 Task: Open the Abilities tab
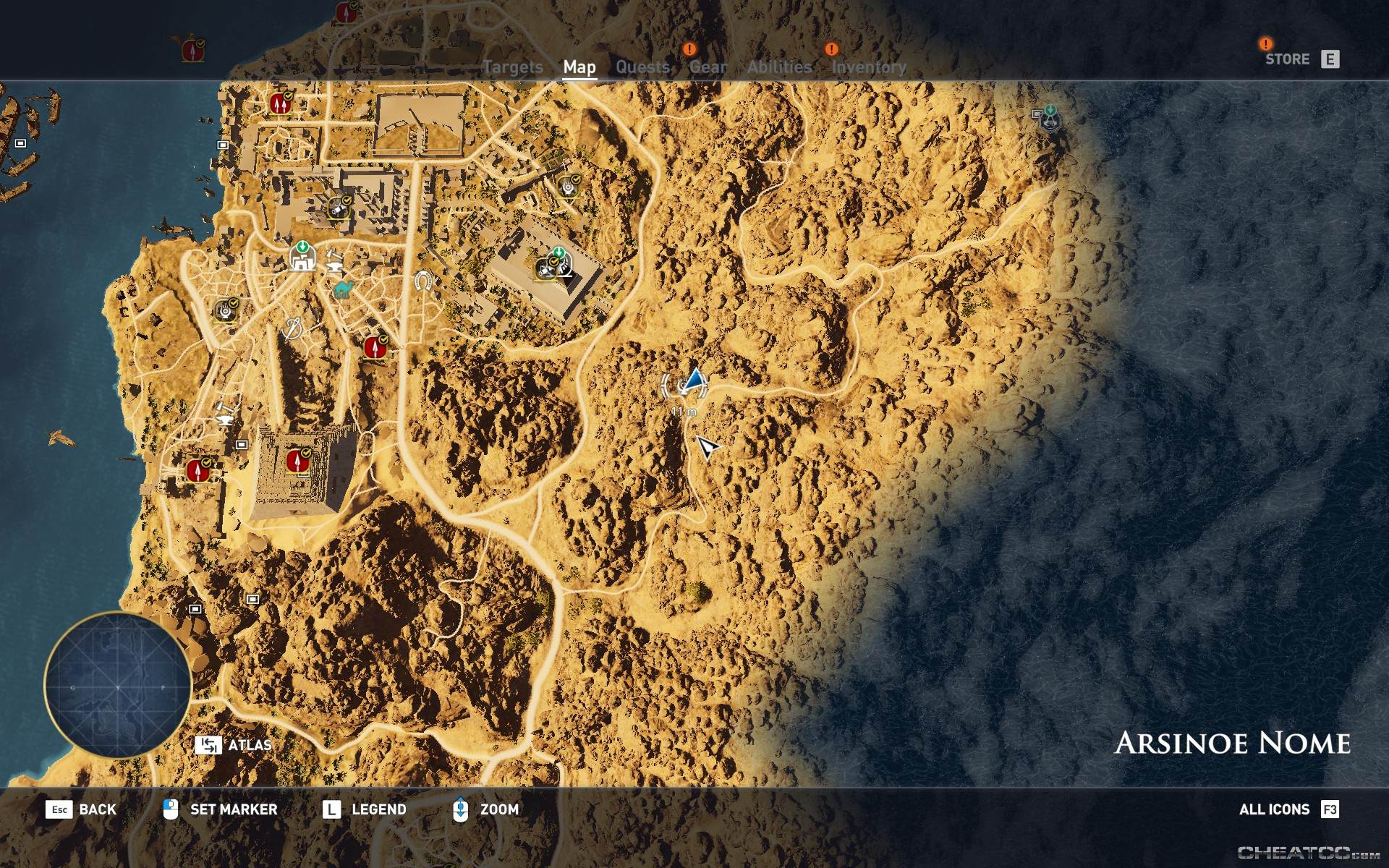click(x=778, y=67)
